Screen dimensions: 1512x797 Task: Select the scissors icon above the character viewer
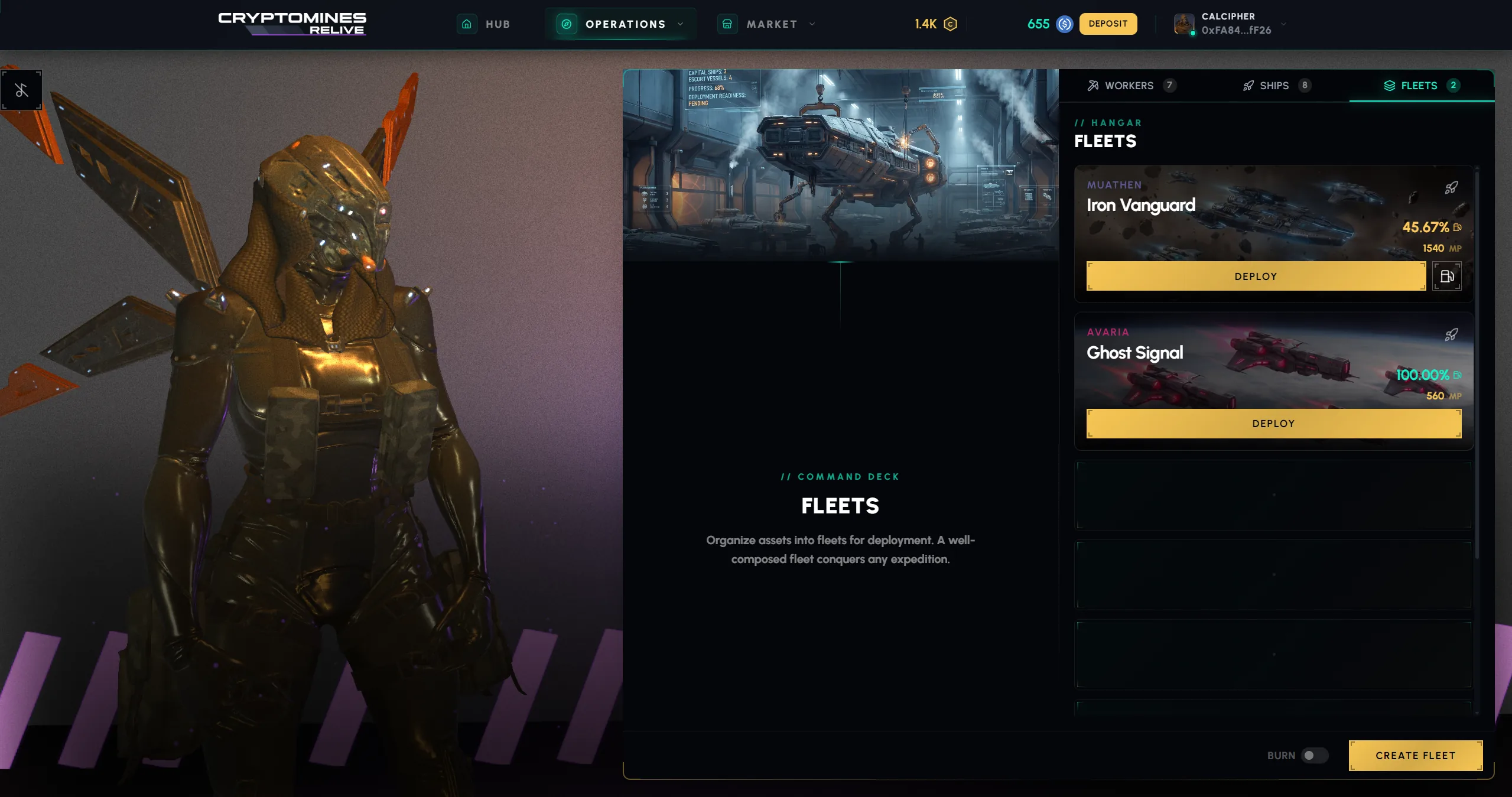point(22,90)
